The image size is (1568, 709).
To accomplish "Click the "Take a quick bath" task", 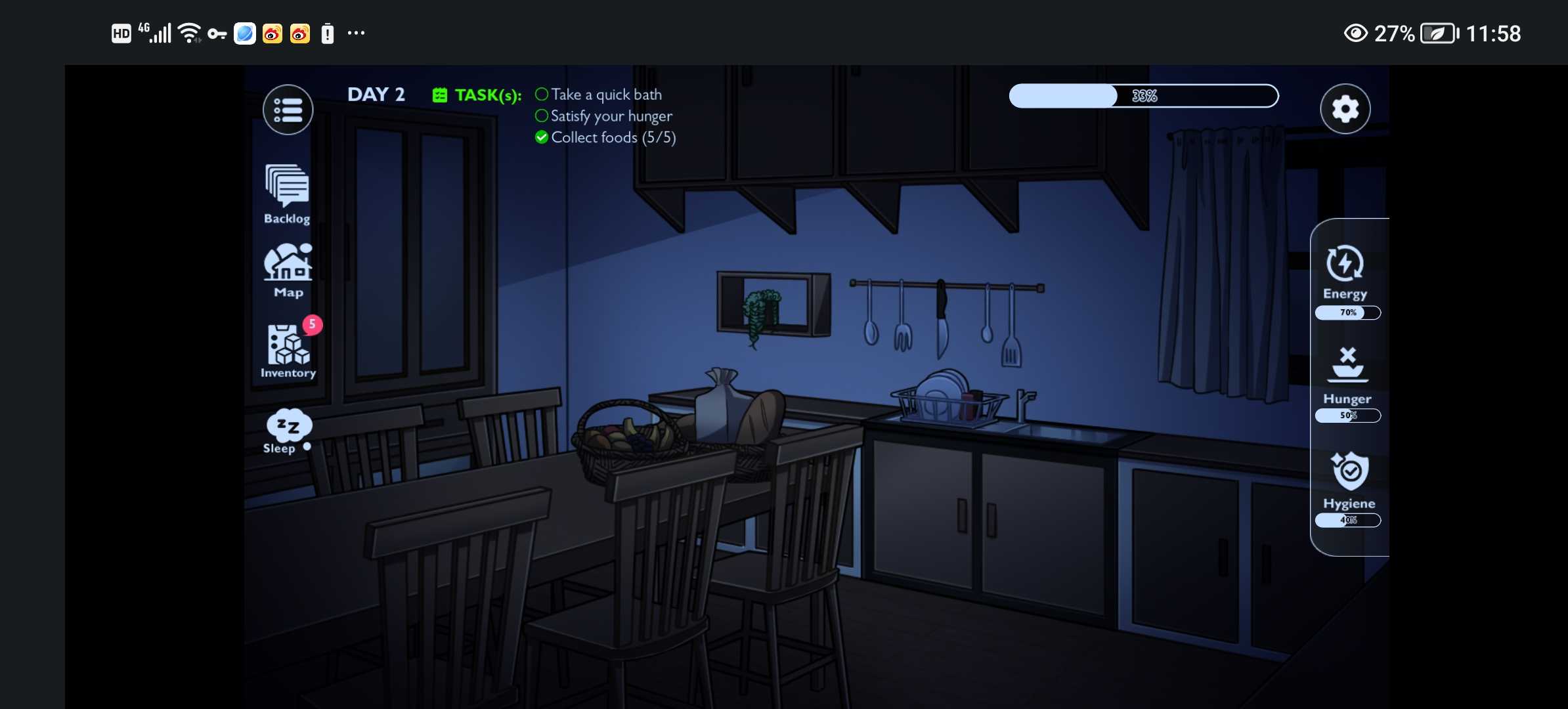I will coord(605,95).
